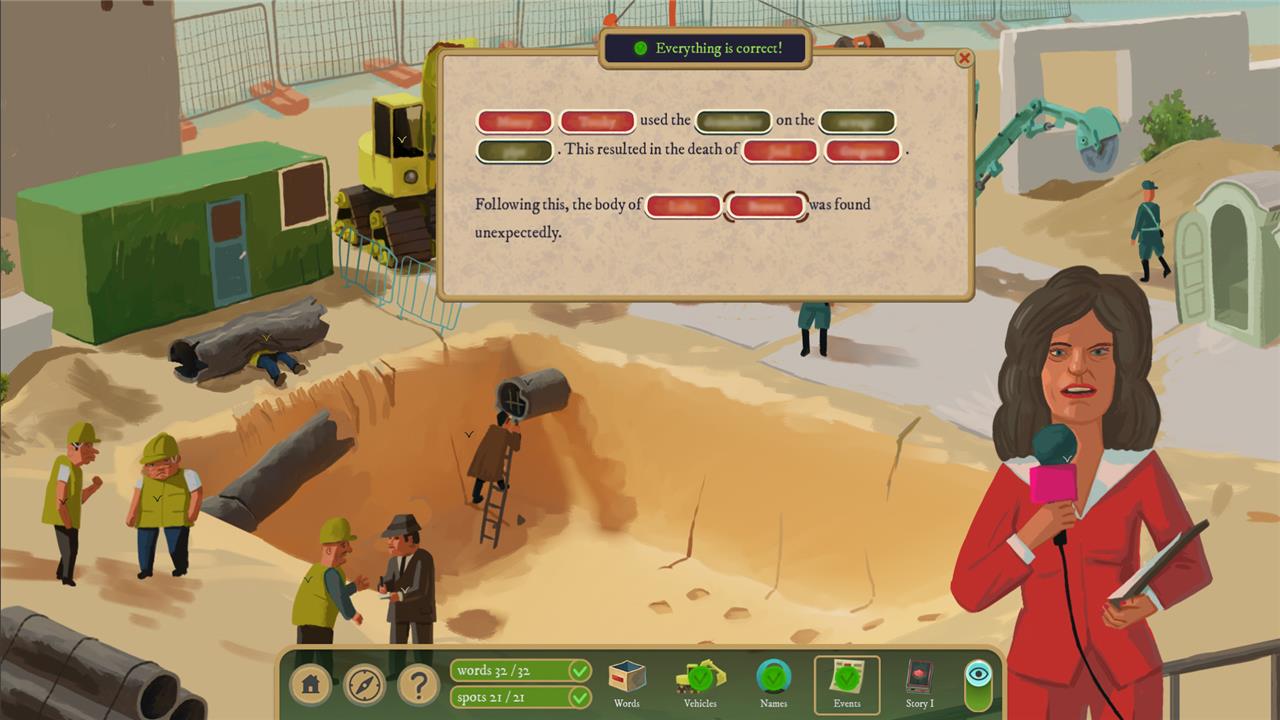1280x720 pixels.
Task: Go to the home screen
Action: click(311, 685)
